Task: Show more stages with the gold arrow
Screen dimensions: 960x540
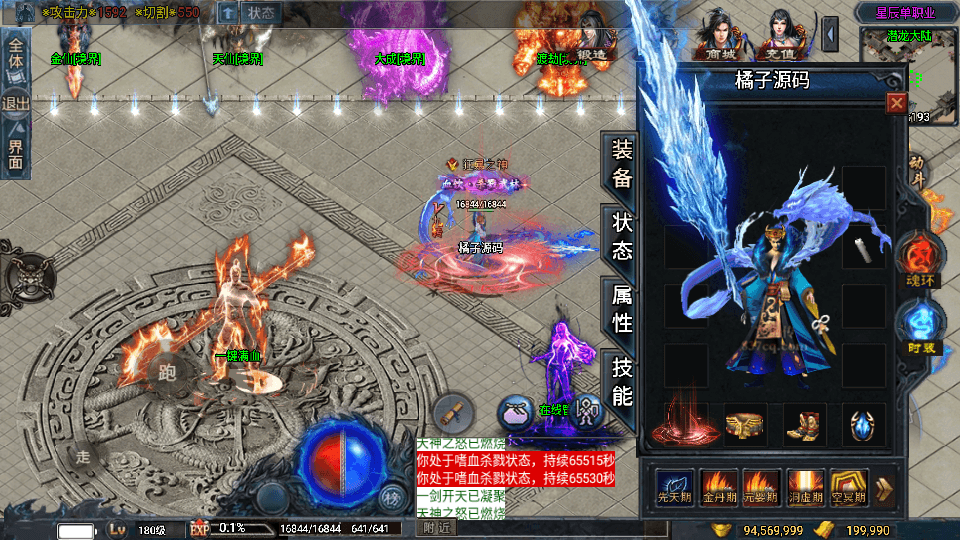Action: tap(885, 488)
